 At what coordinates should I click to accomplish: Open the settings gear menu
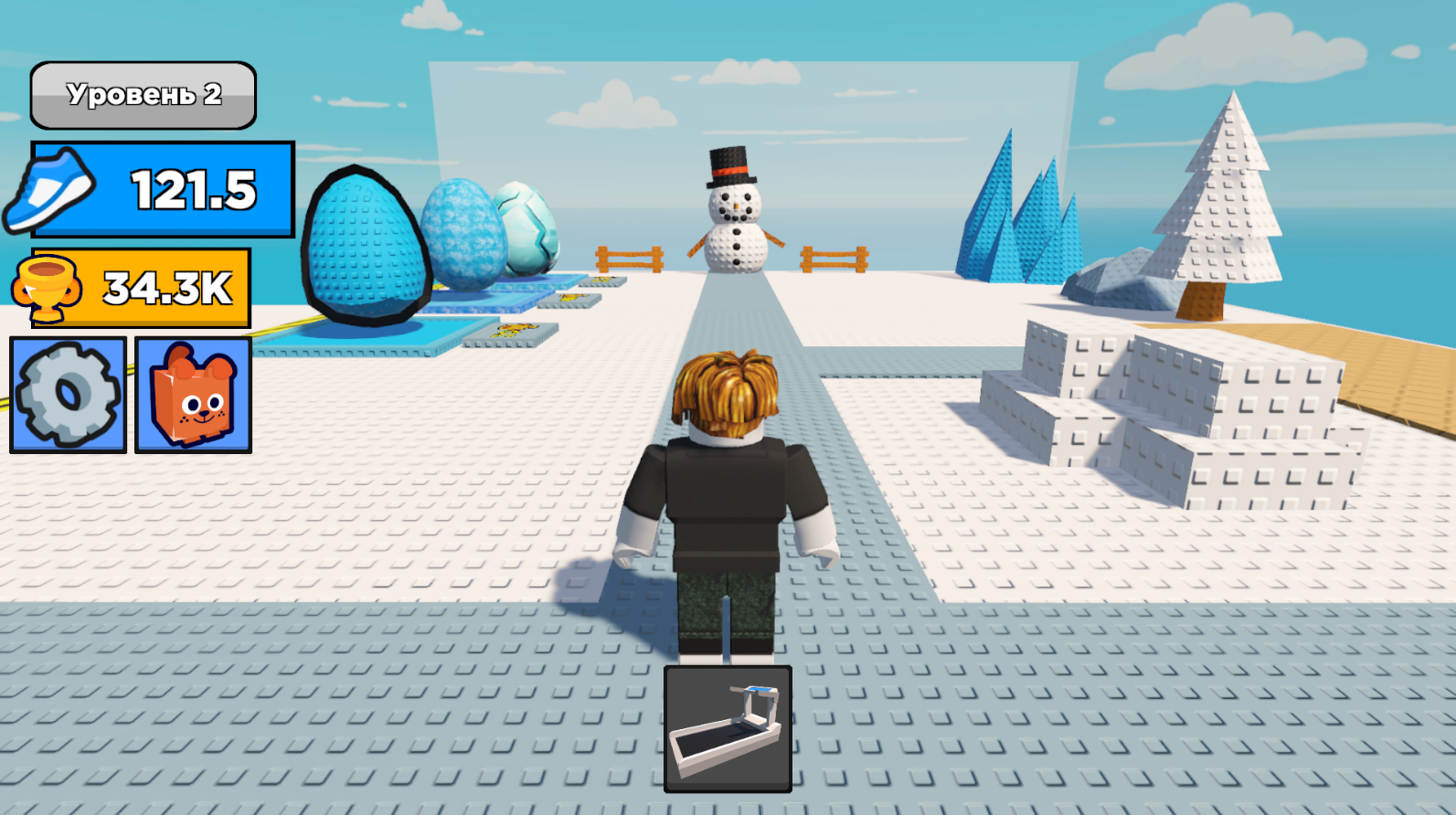[66, 393]
